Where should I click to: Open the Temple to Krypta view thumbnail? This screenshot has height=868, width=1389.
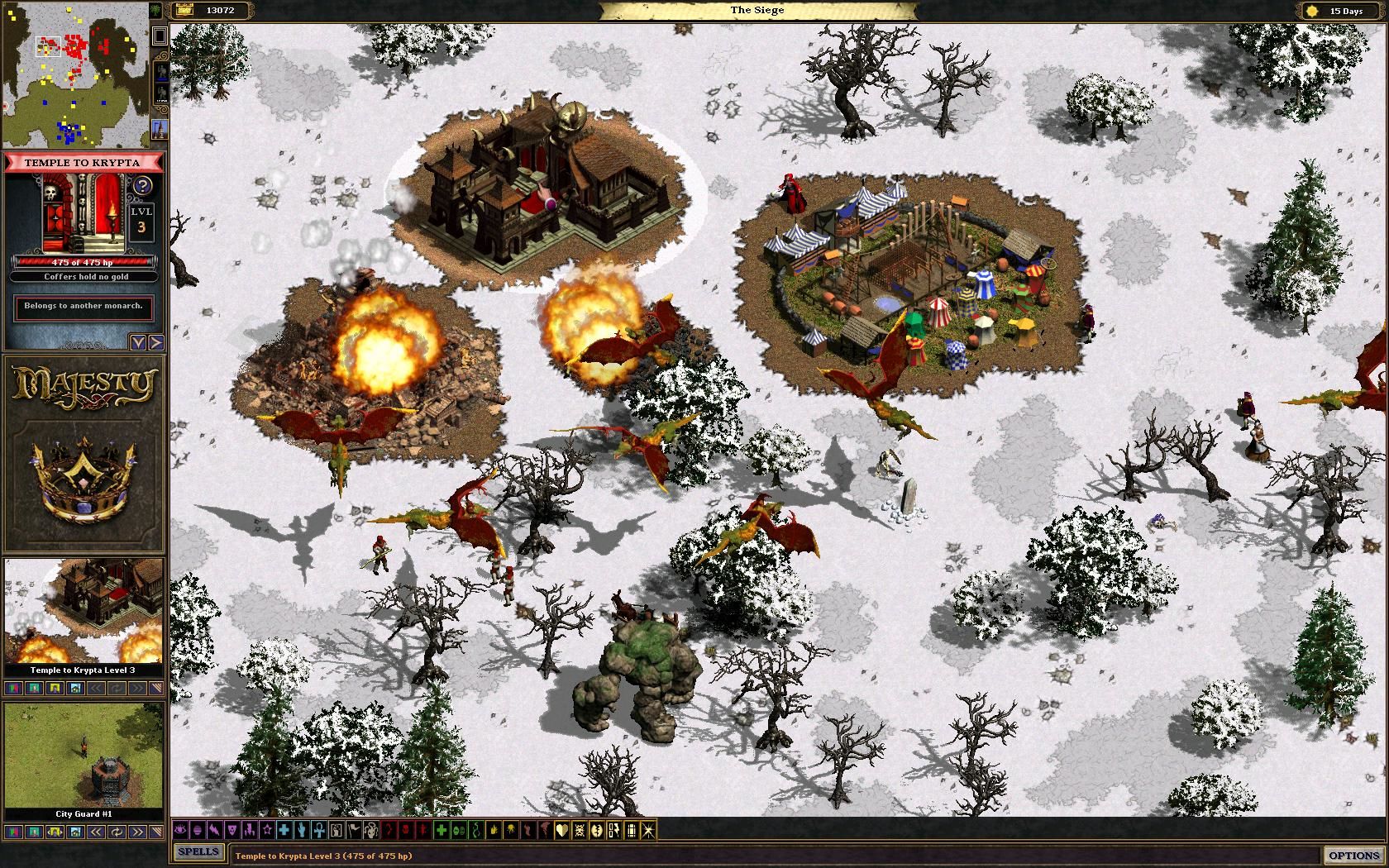pyautogui.click(x=84, y=612)
